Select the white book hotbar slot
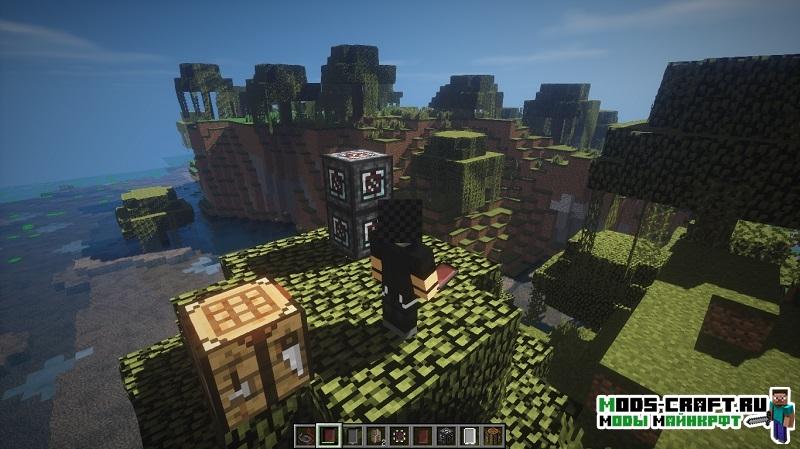Screen dimensions: 800x449 (470, 436)
